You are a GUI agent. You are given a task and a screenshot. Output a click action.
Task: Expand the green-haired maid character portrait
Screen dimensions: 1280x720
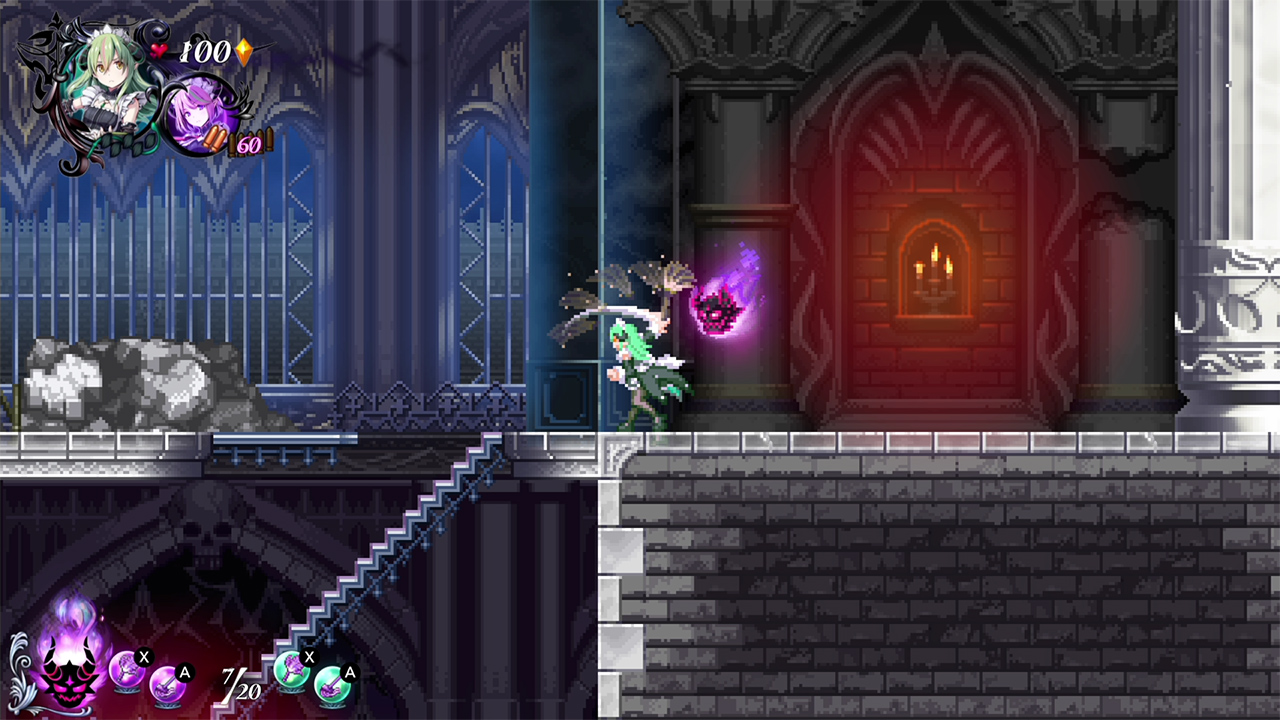pos(108,75)
